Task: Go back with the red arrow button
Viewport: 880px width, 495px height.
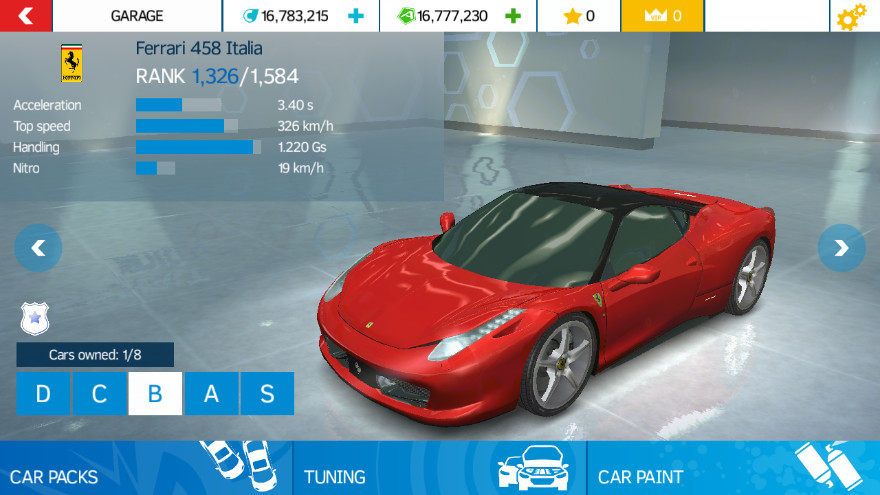Action: point(26,16)
